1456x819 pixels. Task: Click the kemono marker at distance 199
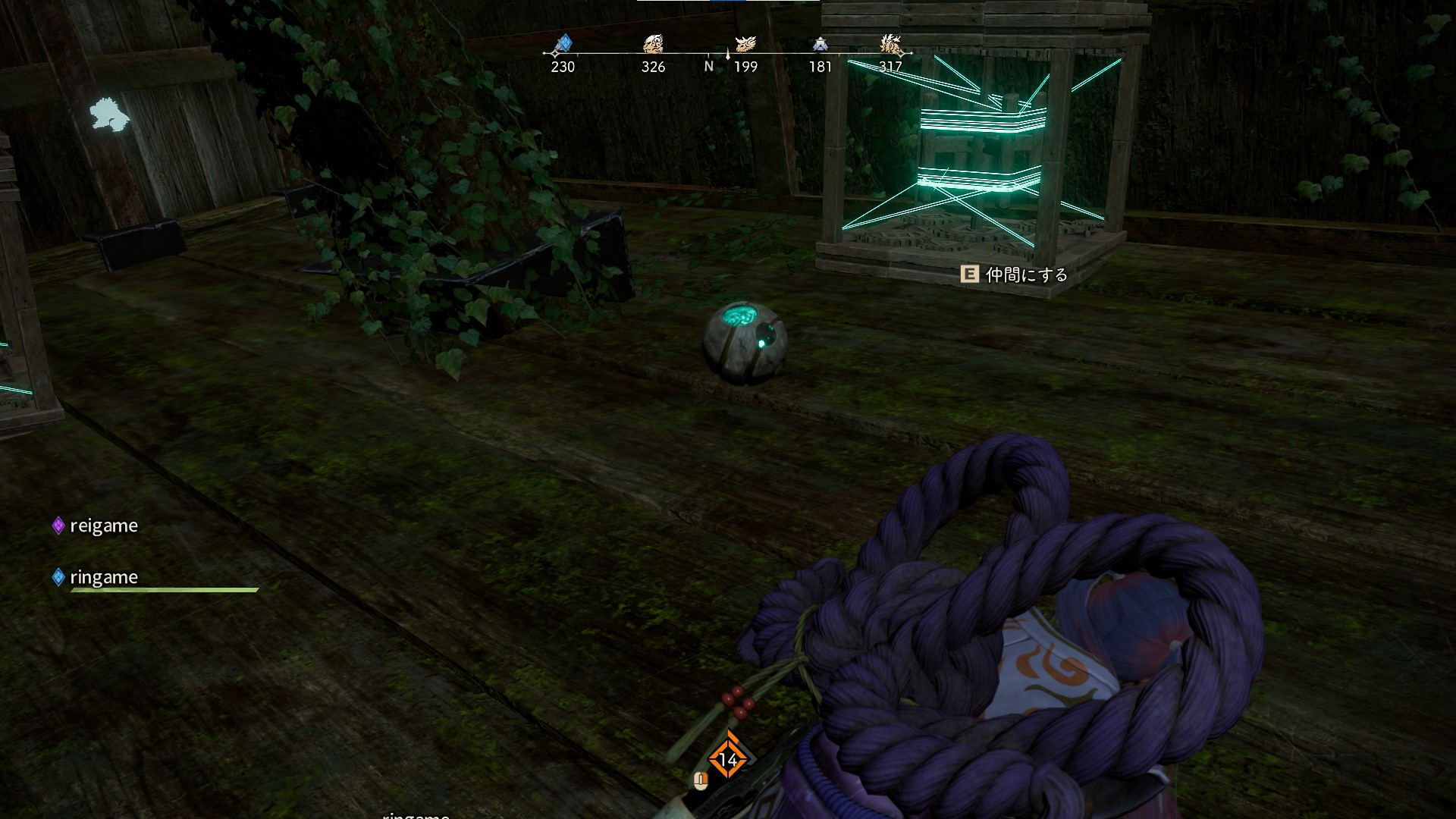pyautogui.click(x=745, y=44)
